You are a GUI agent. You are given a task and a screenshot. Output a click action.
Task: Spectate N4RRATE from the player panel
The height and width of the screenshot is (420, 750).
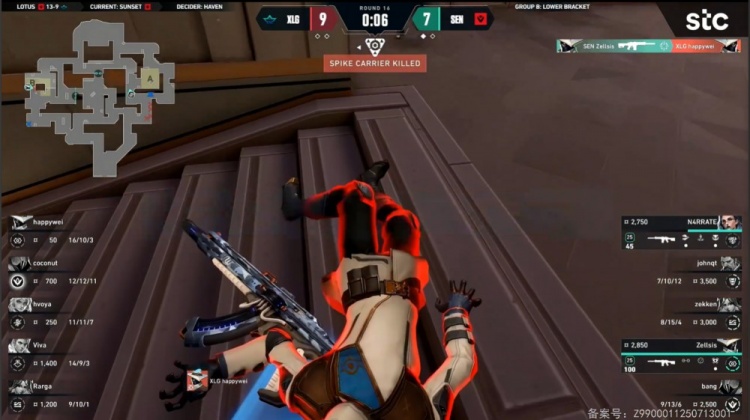[x=682, y=229]
